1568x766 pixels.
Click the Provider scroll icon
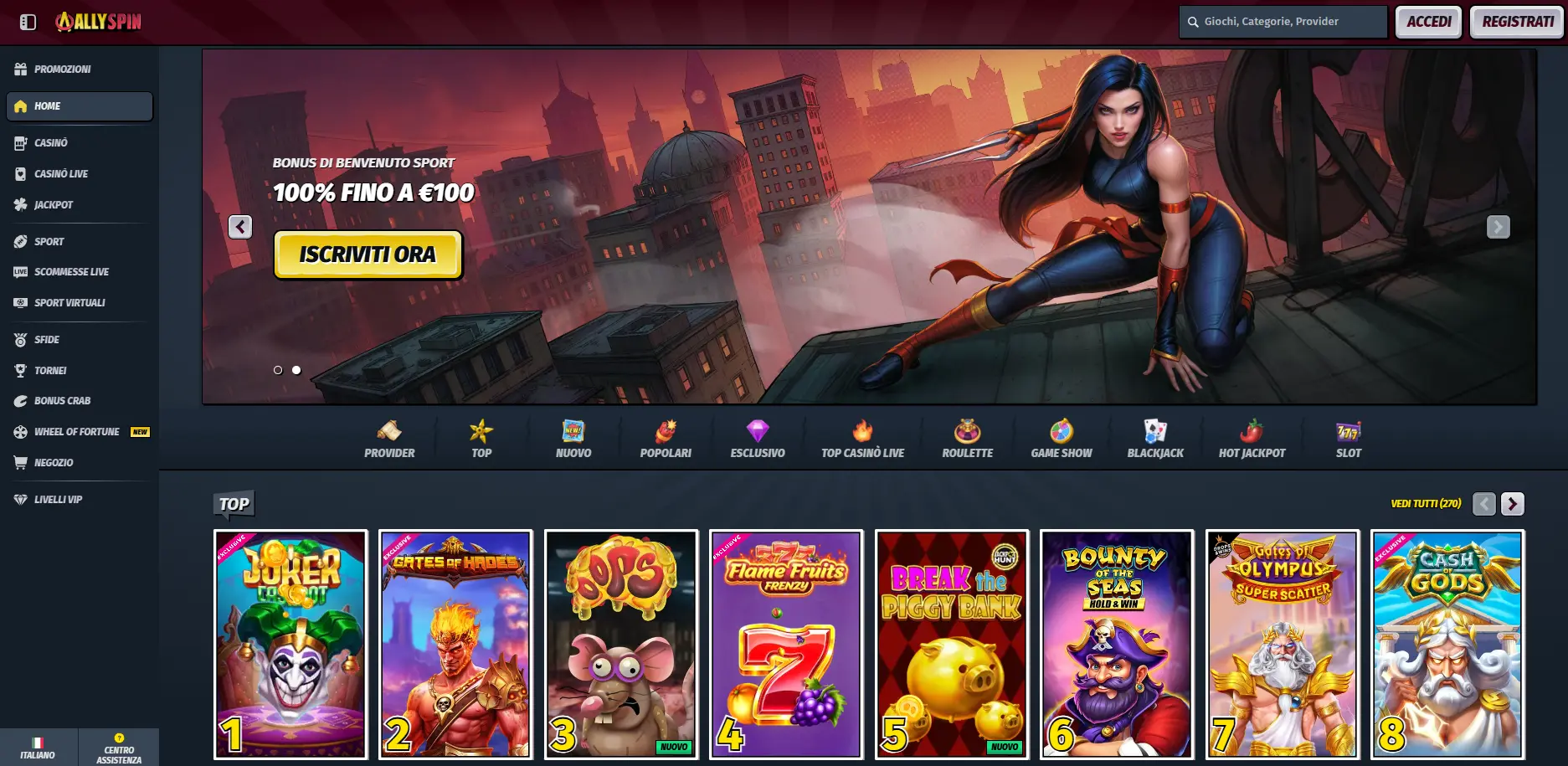(388, 429)
